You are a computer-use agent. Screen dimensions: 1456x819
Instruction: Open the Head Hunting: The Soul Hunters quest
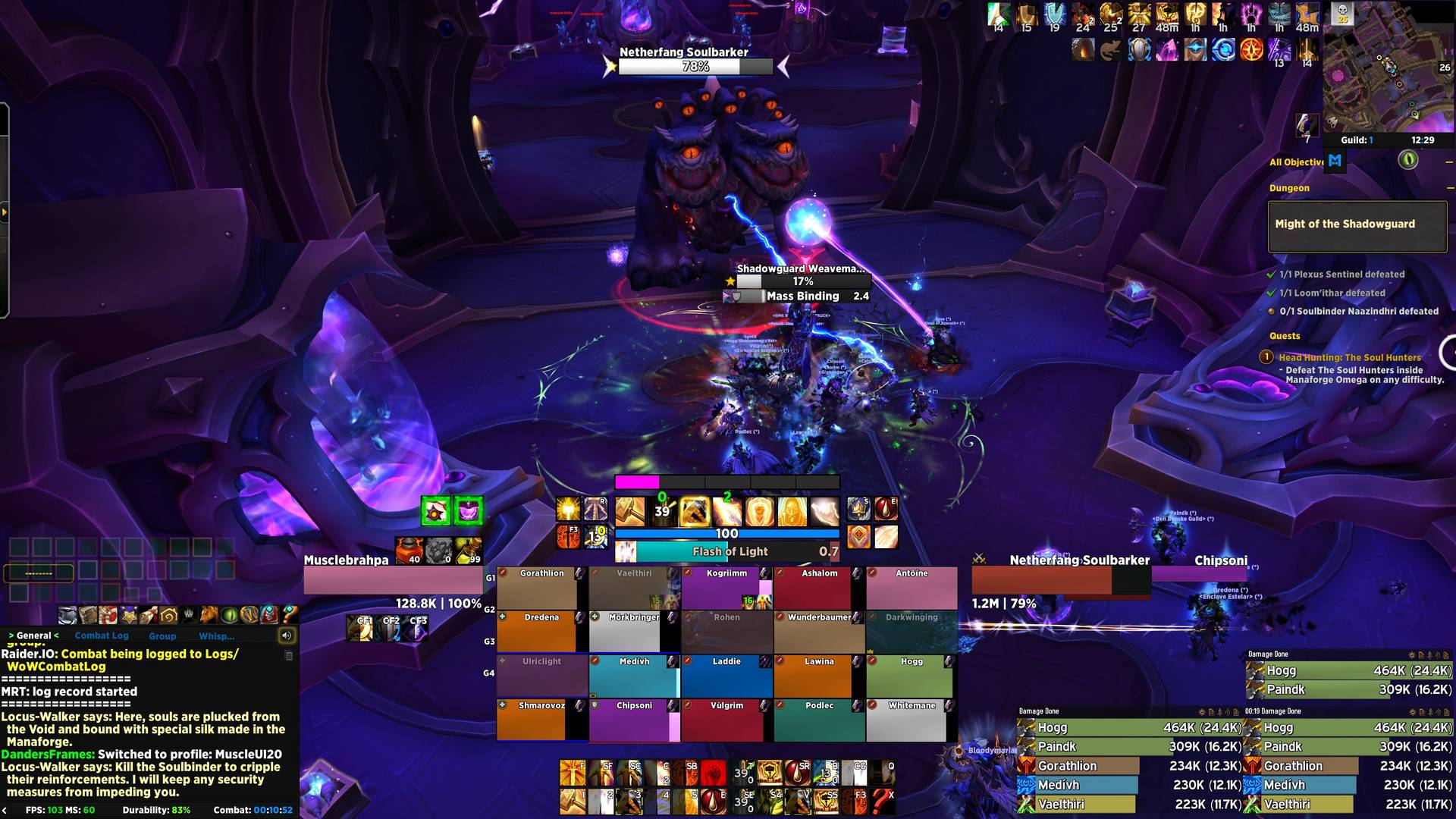[x=1350, y=357]
